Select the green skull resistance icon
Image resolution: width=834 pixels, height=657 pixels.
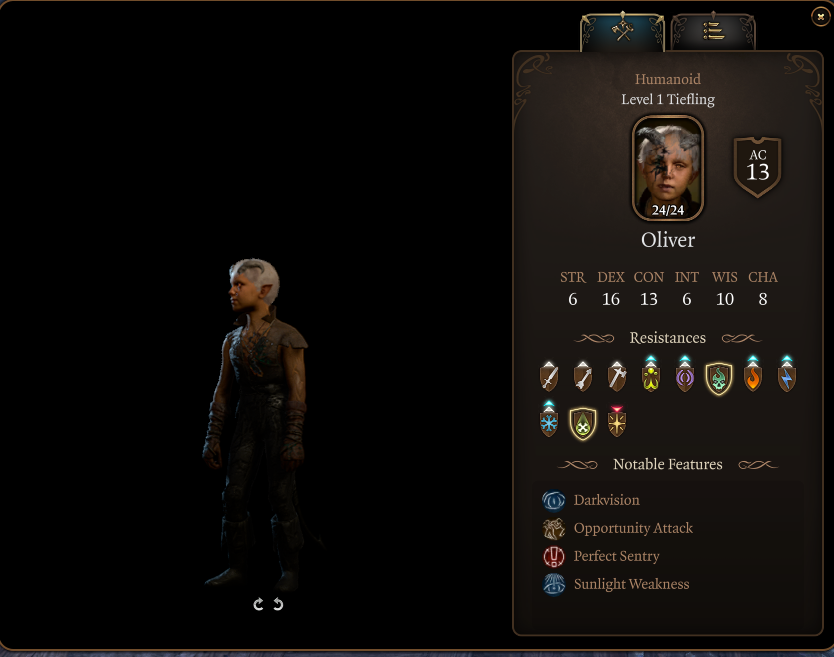click(x=719, y=377)
